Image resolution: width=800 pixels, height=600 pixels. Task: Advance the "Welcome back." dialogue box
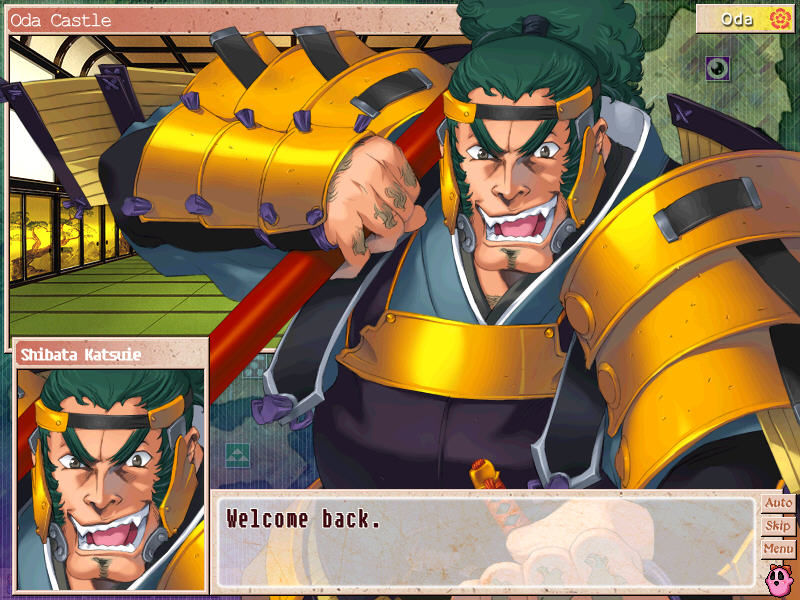point(485,540)
